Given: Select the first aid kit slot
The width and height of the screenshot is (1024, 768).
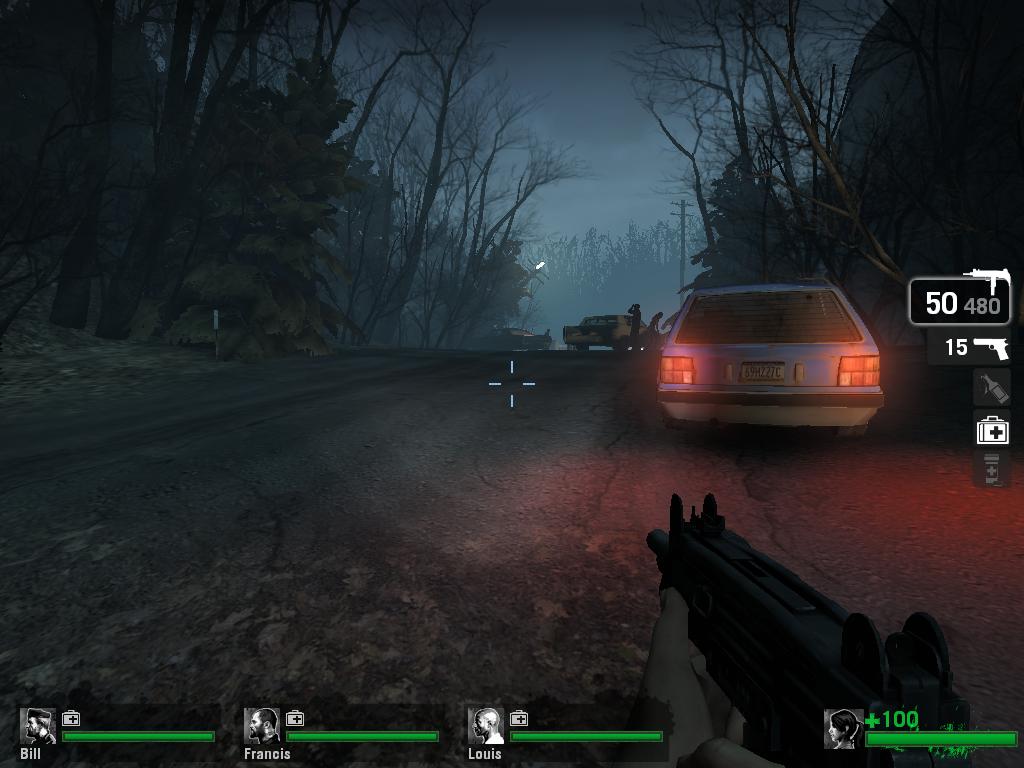Looking at the screenshot, I should 992,430.
